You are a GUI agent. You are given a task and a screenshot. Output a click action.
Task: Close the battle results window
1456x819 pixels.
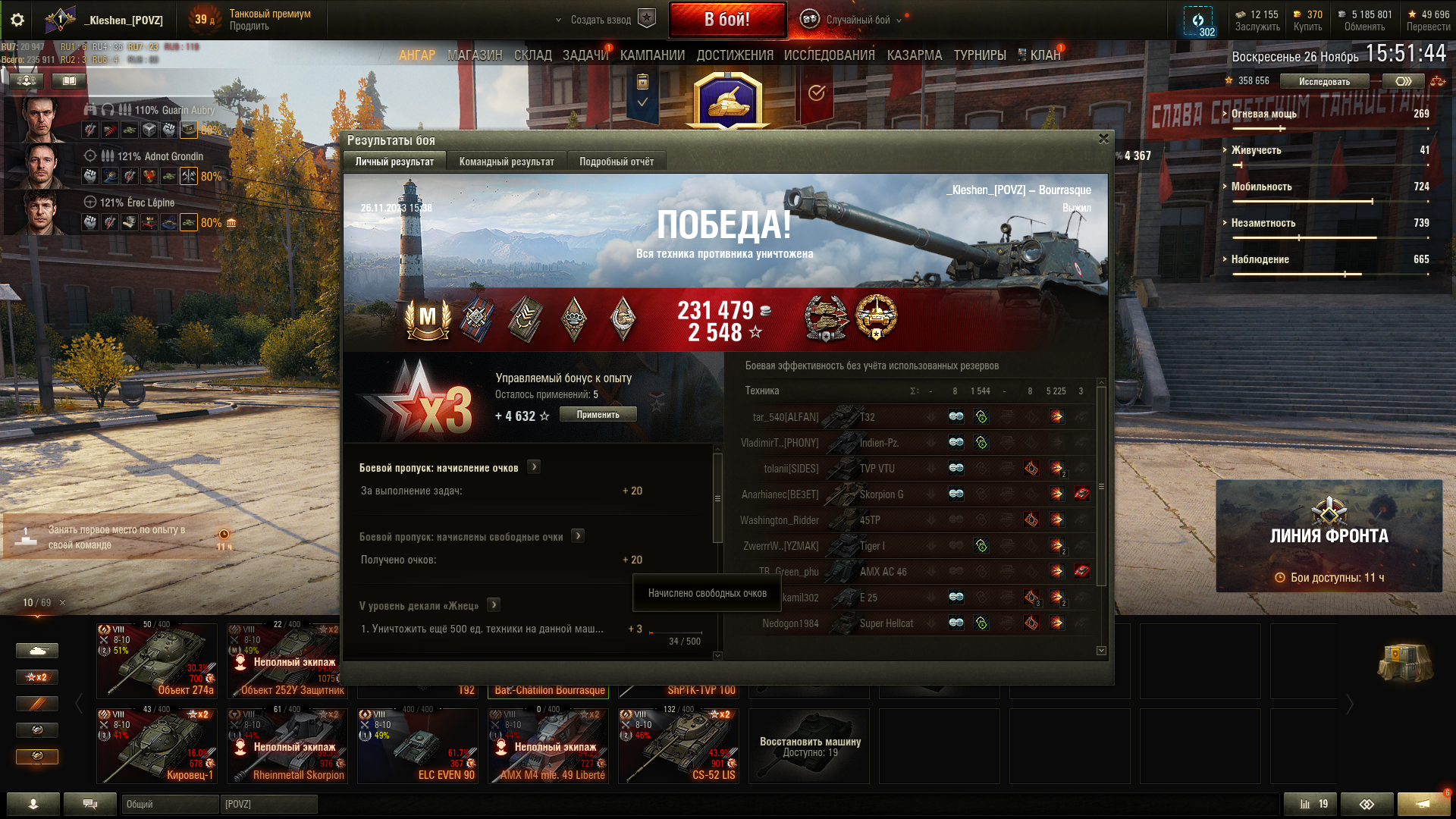(1103, 139)
